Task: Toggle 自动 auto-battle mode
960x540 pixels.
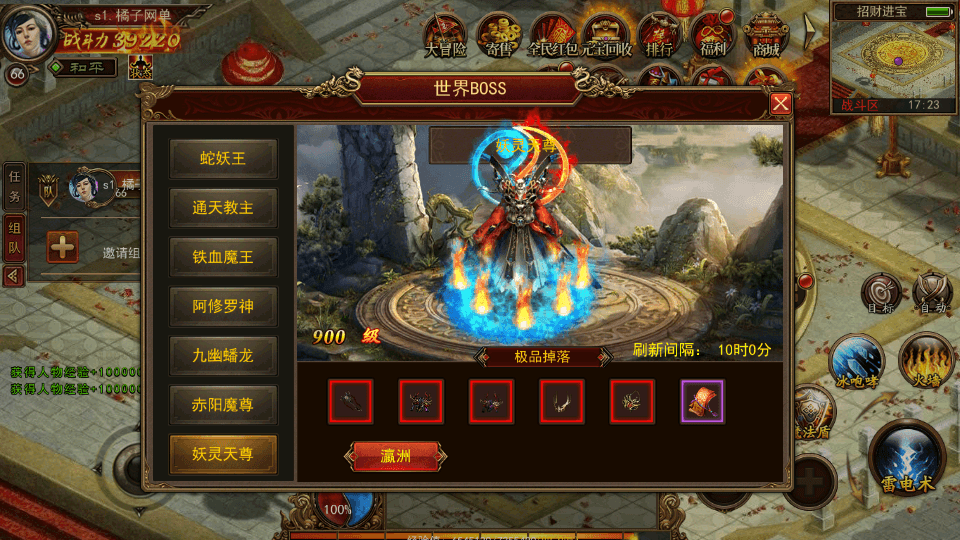Action: pos(931,292)
